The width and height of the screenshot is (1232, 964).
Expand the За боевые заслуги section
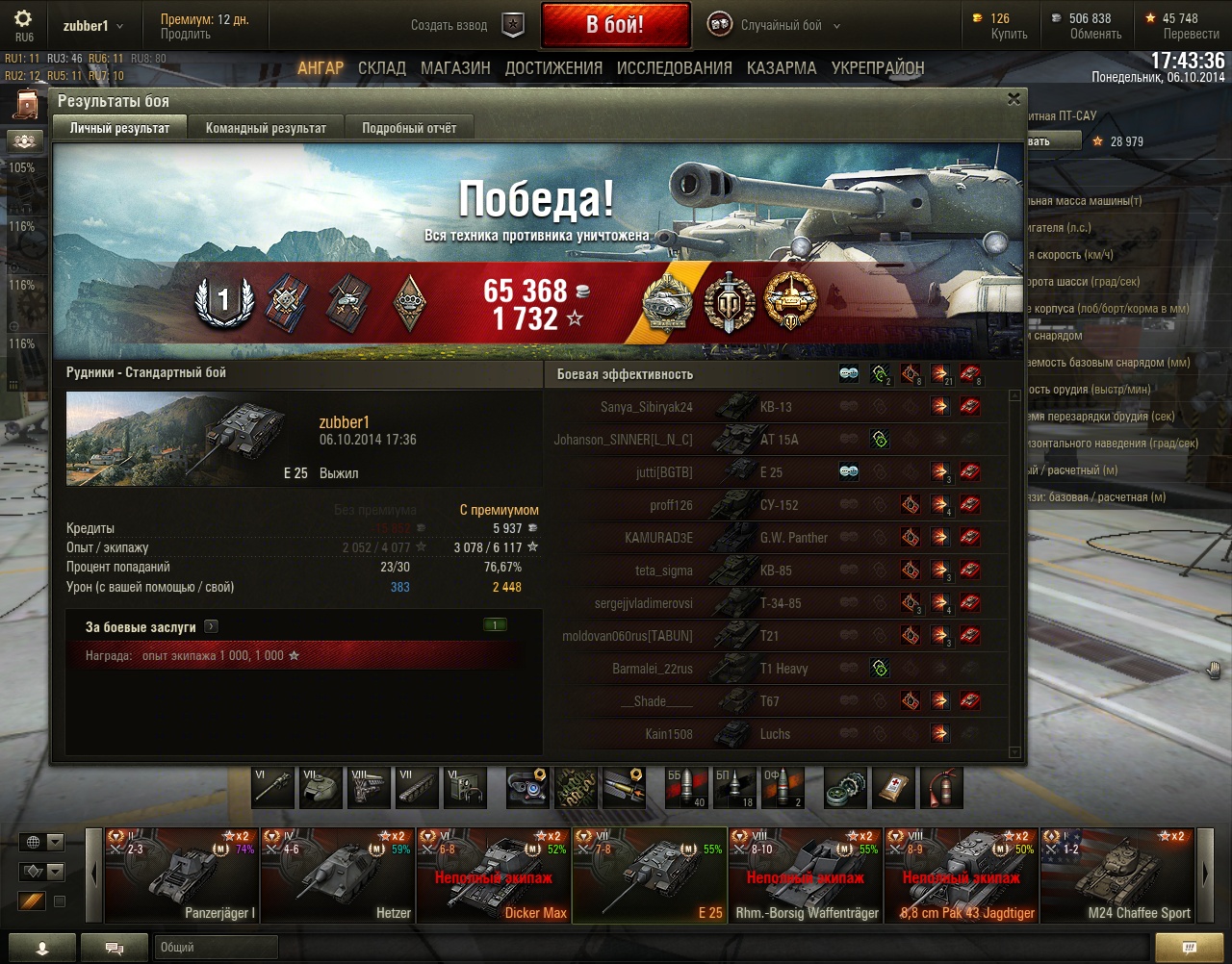point(211,626)
